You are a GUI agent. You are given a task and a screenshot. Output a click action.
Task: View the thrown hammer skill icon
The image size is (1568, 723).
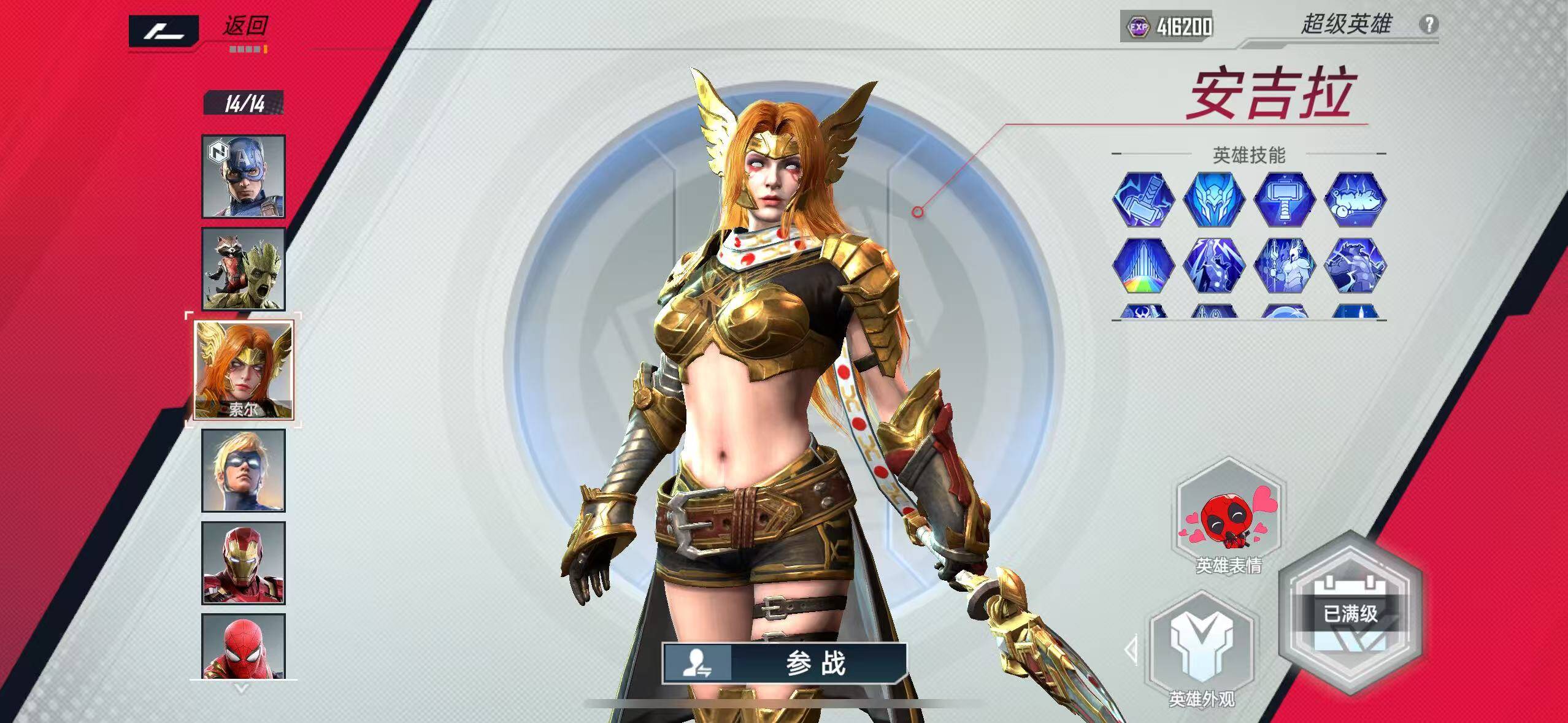tap(1143, 199)
